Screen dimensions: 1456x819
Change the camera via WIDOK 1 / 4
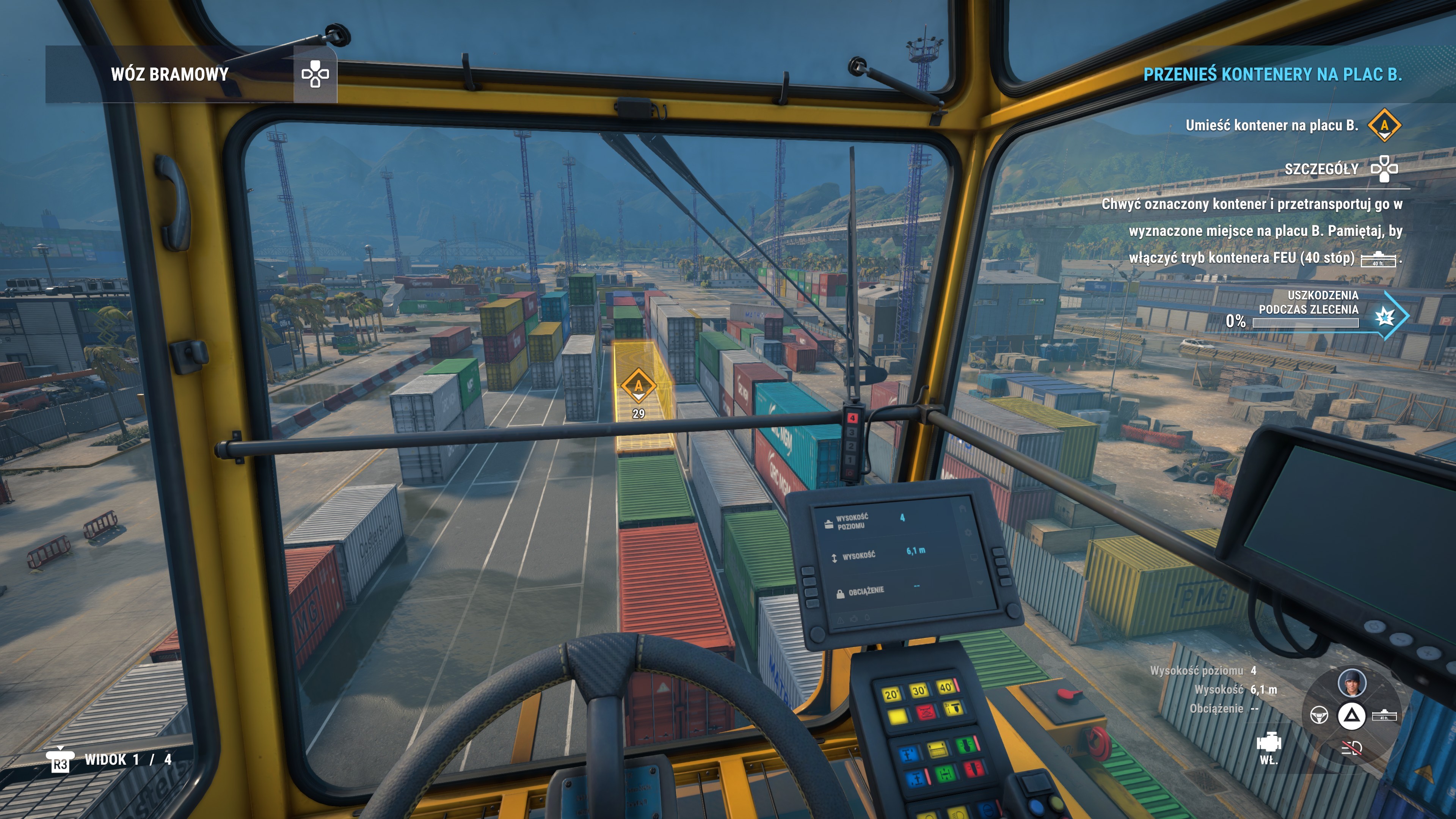tap(127, 759)
